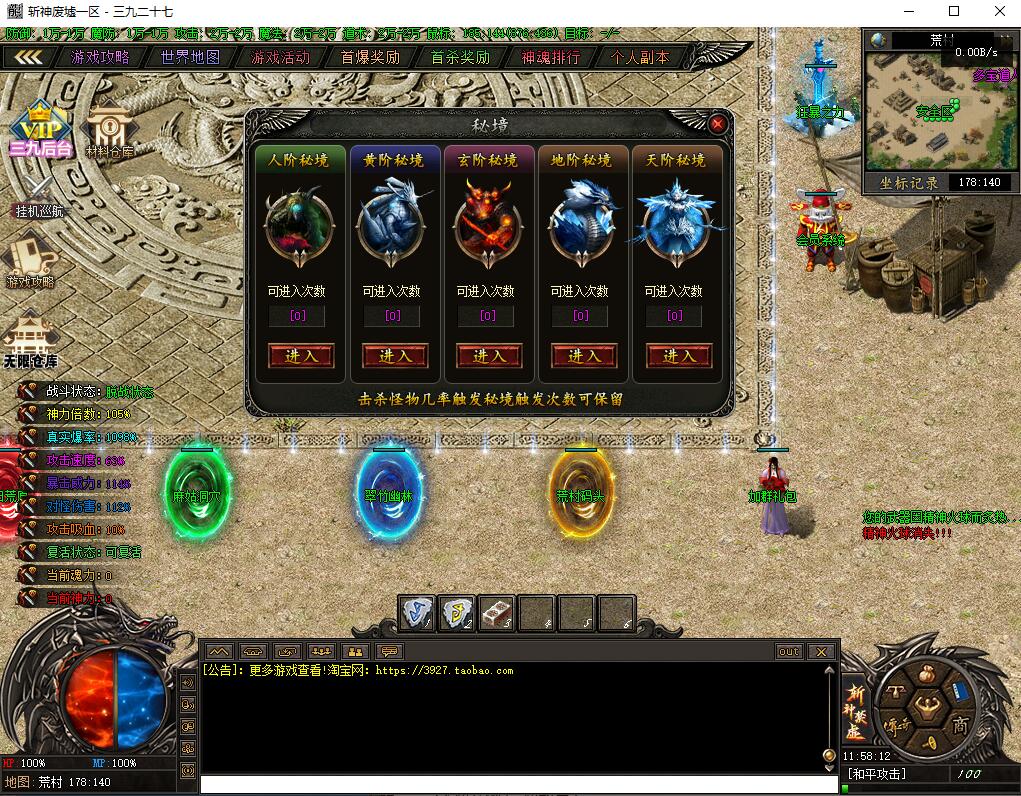Screen dimensions: 1021x796
Task: Open the 商 shop button
Action: tap(961, 723)
